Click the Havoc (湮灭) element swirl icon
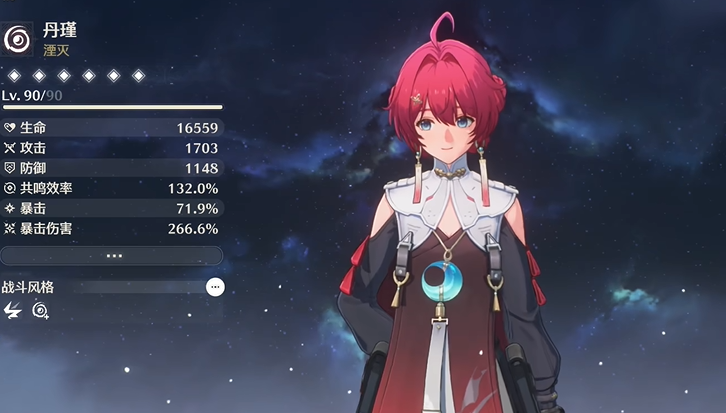This screenshot has height=413, width=726. (18, 39)
